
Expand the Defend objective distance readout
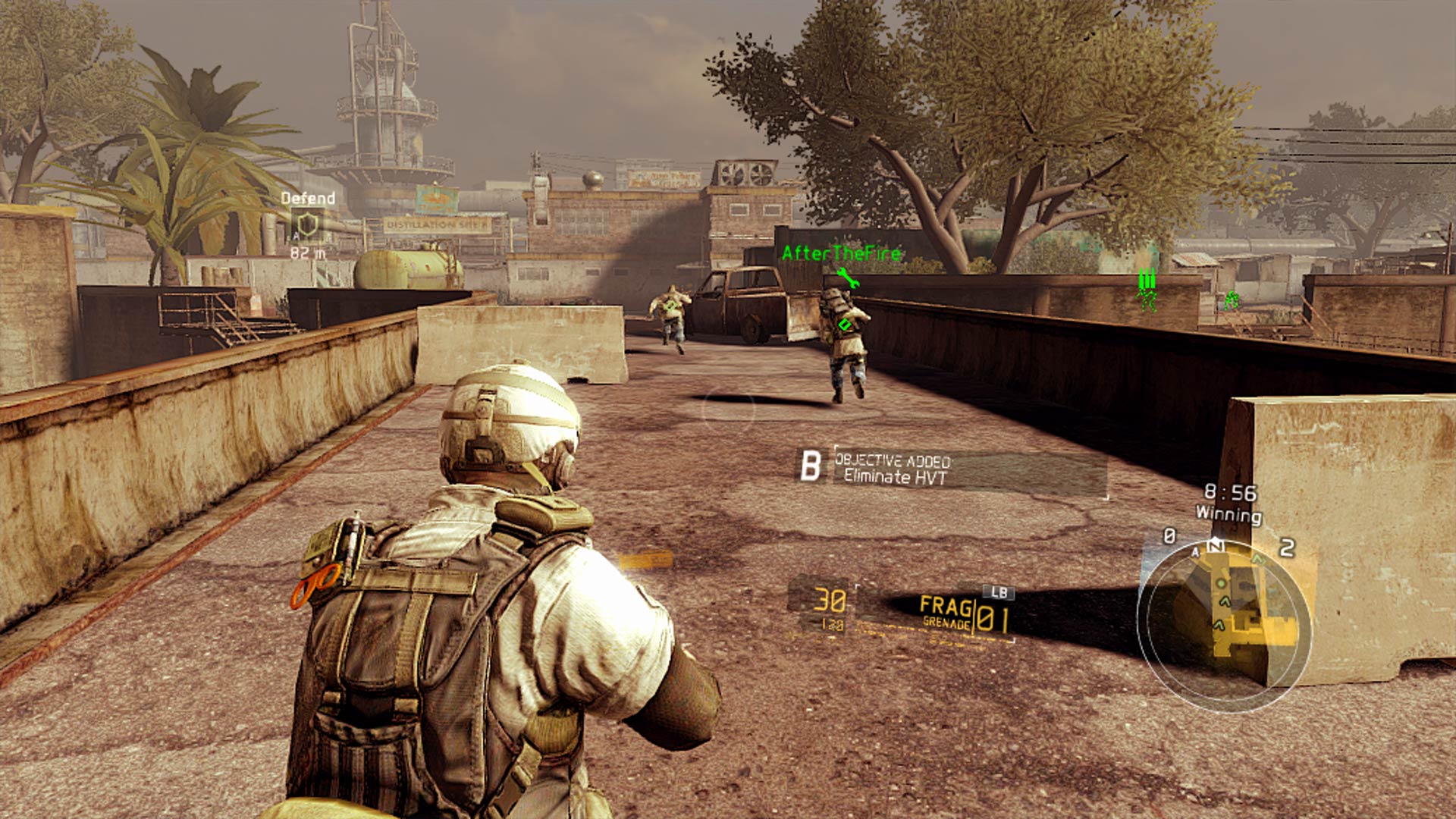point(308,254)
